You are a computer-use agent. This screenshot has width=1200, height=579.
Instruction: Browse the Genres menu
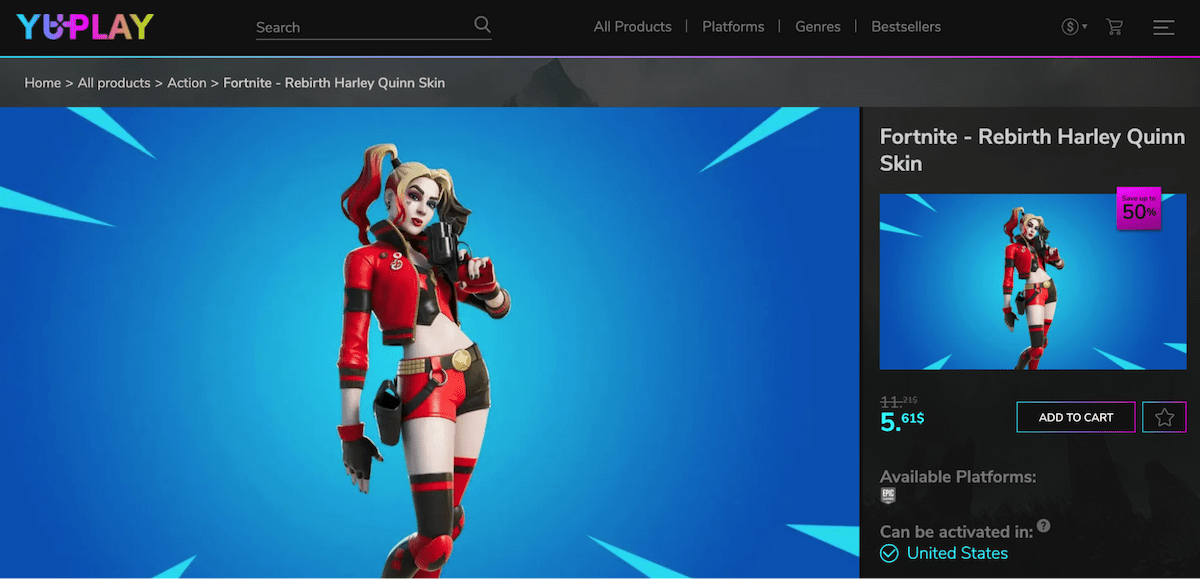[x=817, y=27]
